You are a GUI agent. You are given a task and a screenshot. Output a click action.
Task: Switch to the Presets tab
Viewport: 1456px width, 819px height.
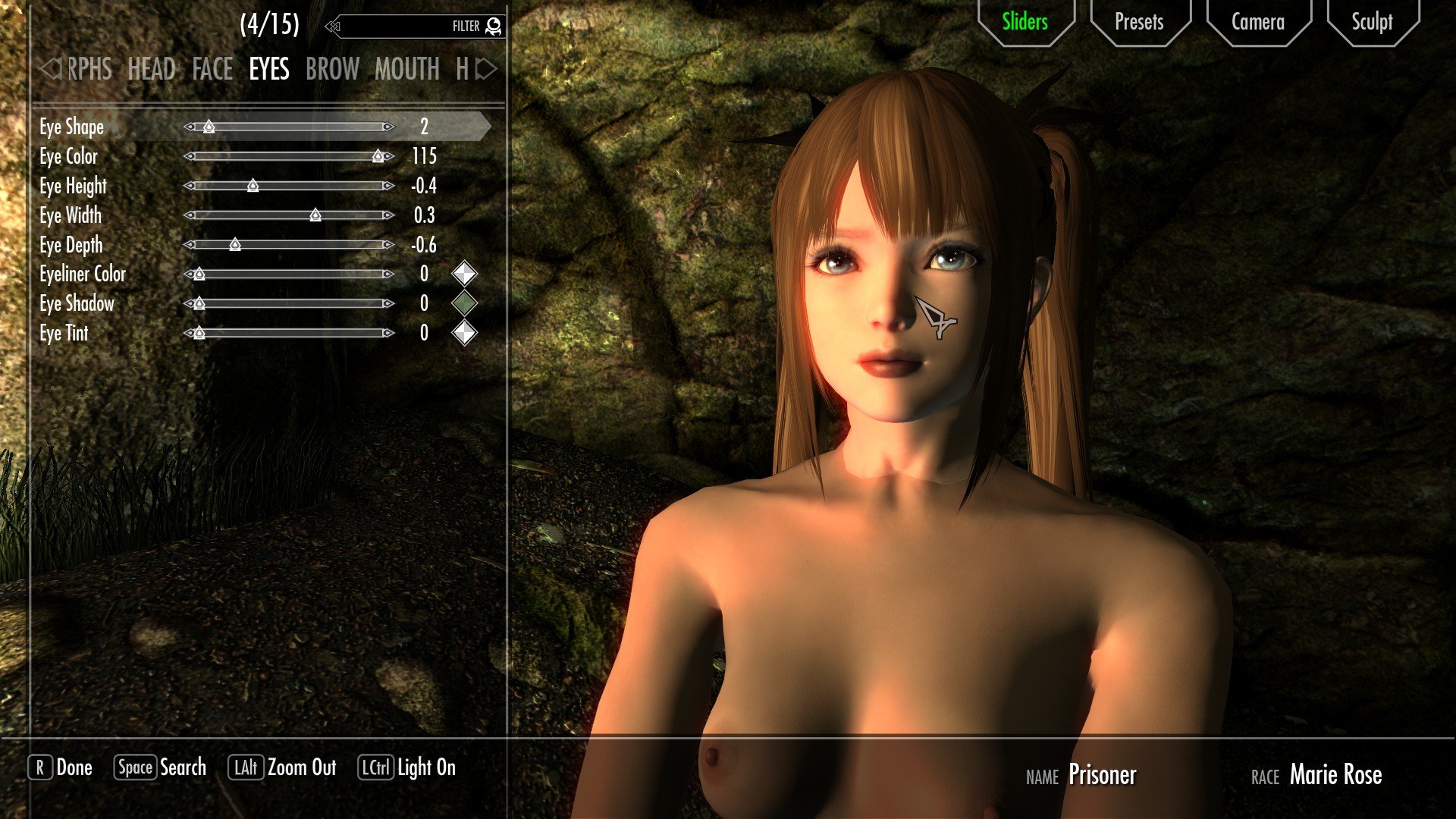(x=1139, y=22)
